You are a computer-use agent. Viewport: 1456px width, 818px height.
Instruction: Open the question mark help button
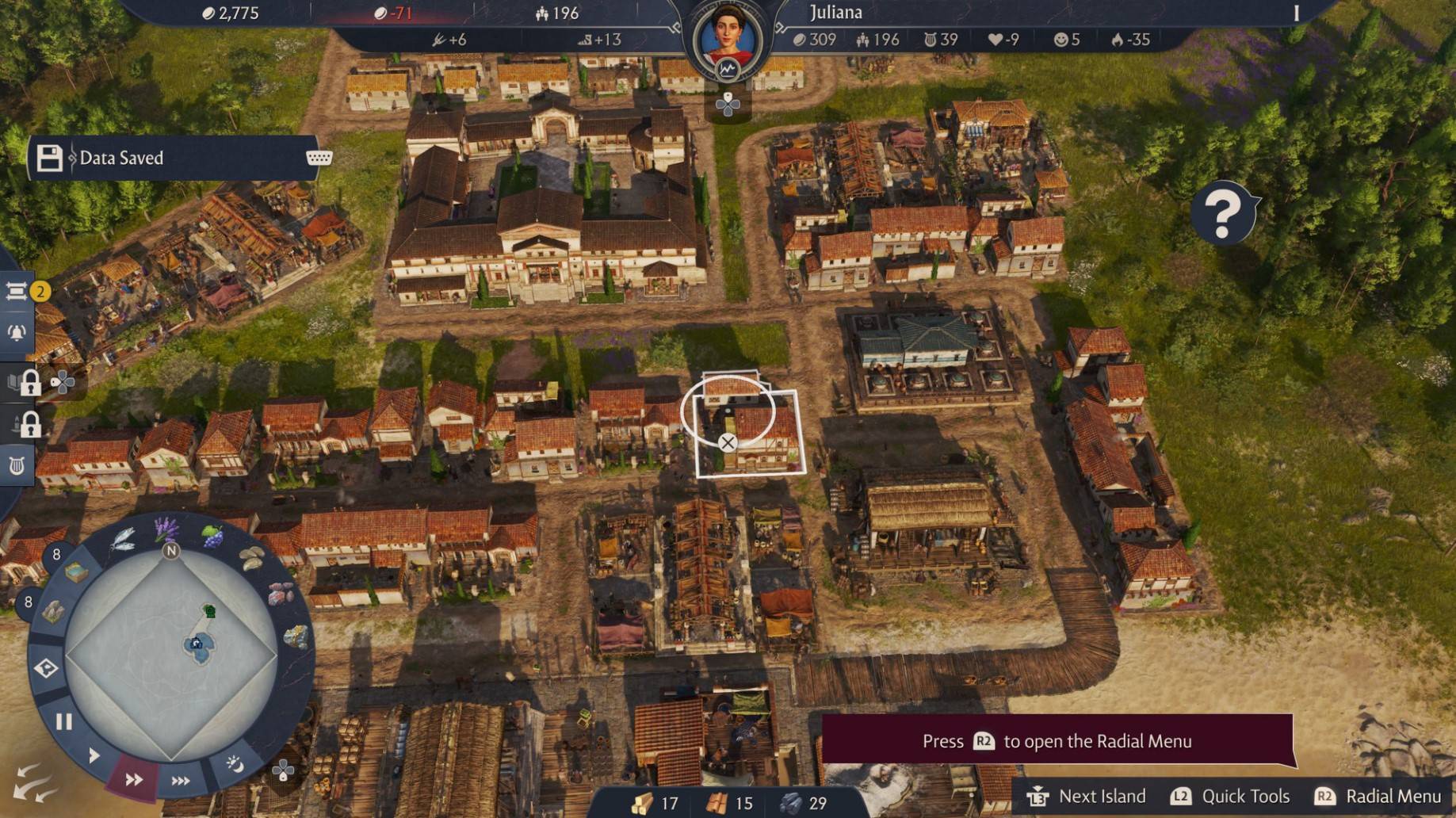point(1223,212)
